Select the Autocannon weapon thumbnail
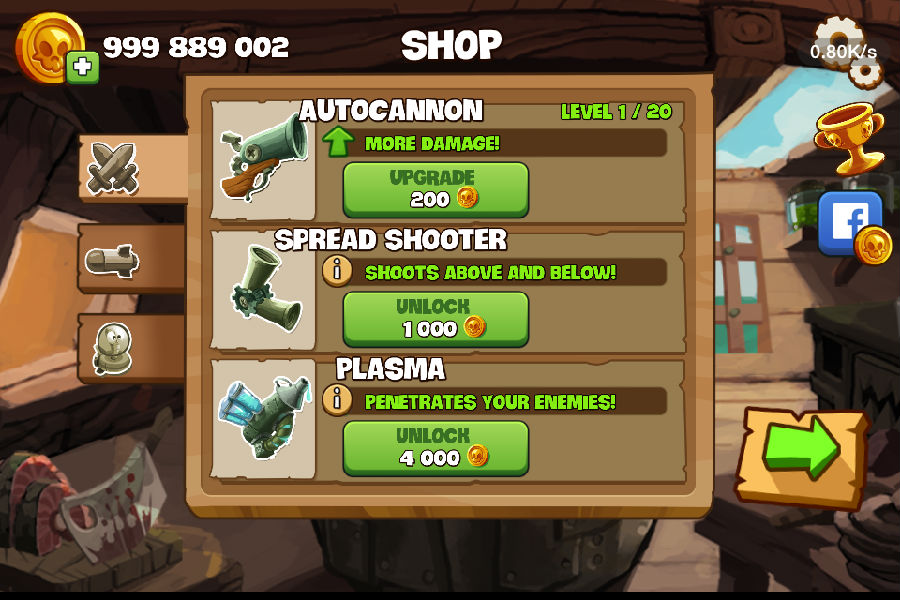This screenshot has height=600, width=900. coord(263,158)
